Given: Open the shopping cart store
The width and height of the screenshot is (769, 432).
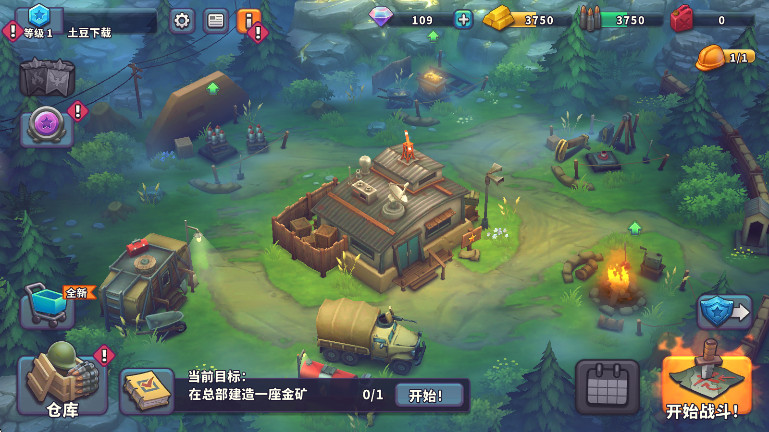Looking at the screenshot, I should [x=46, y=305].
